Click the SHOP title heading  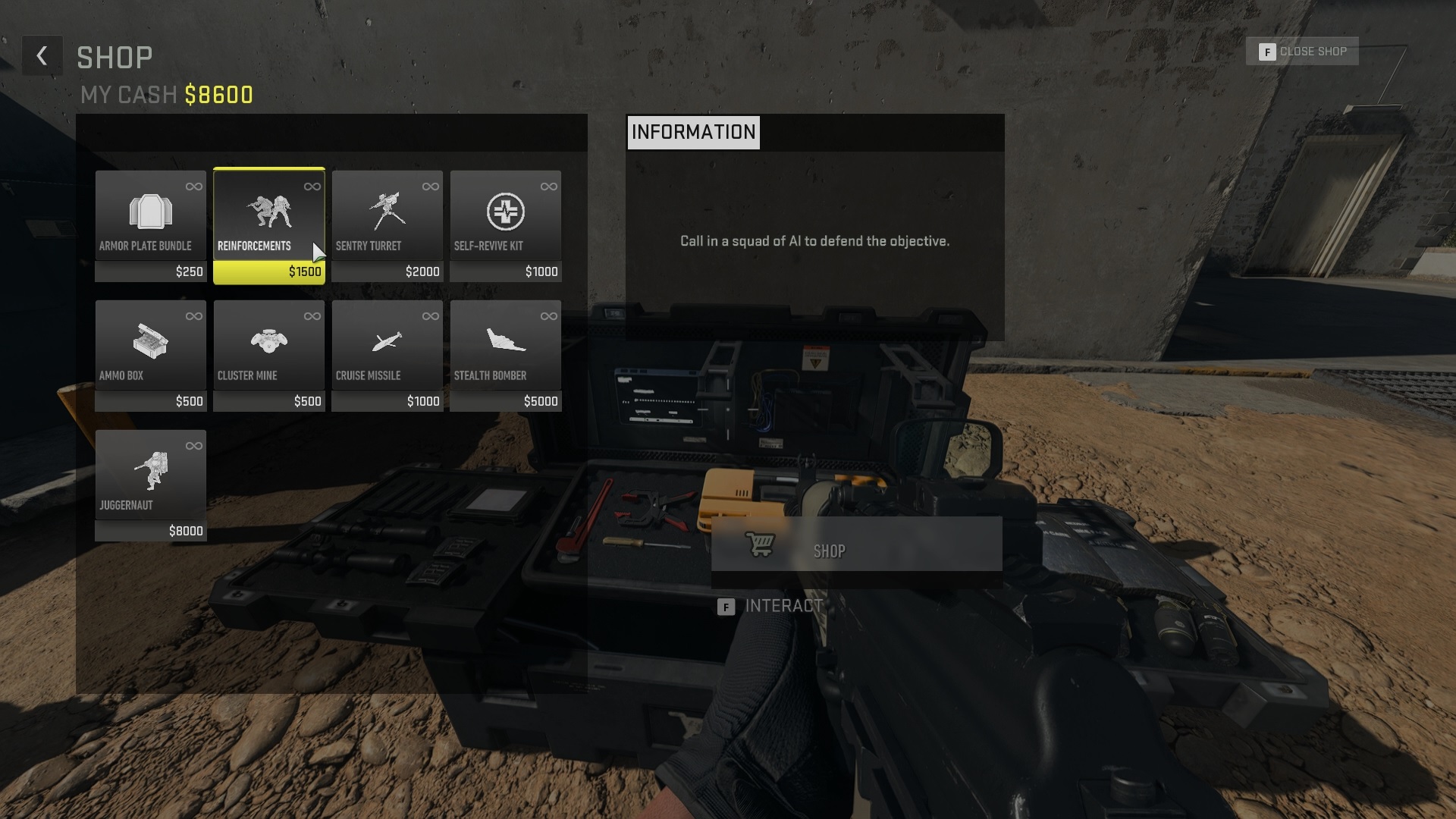(x=115, y=56)
